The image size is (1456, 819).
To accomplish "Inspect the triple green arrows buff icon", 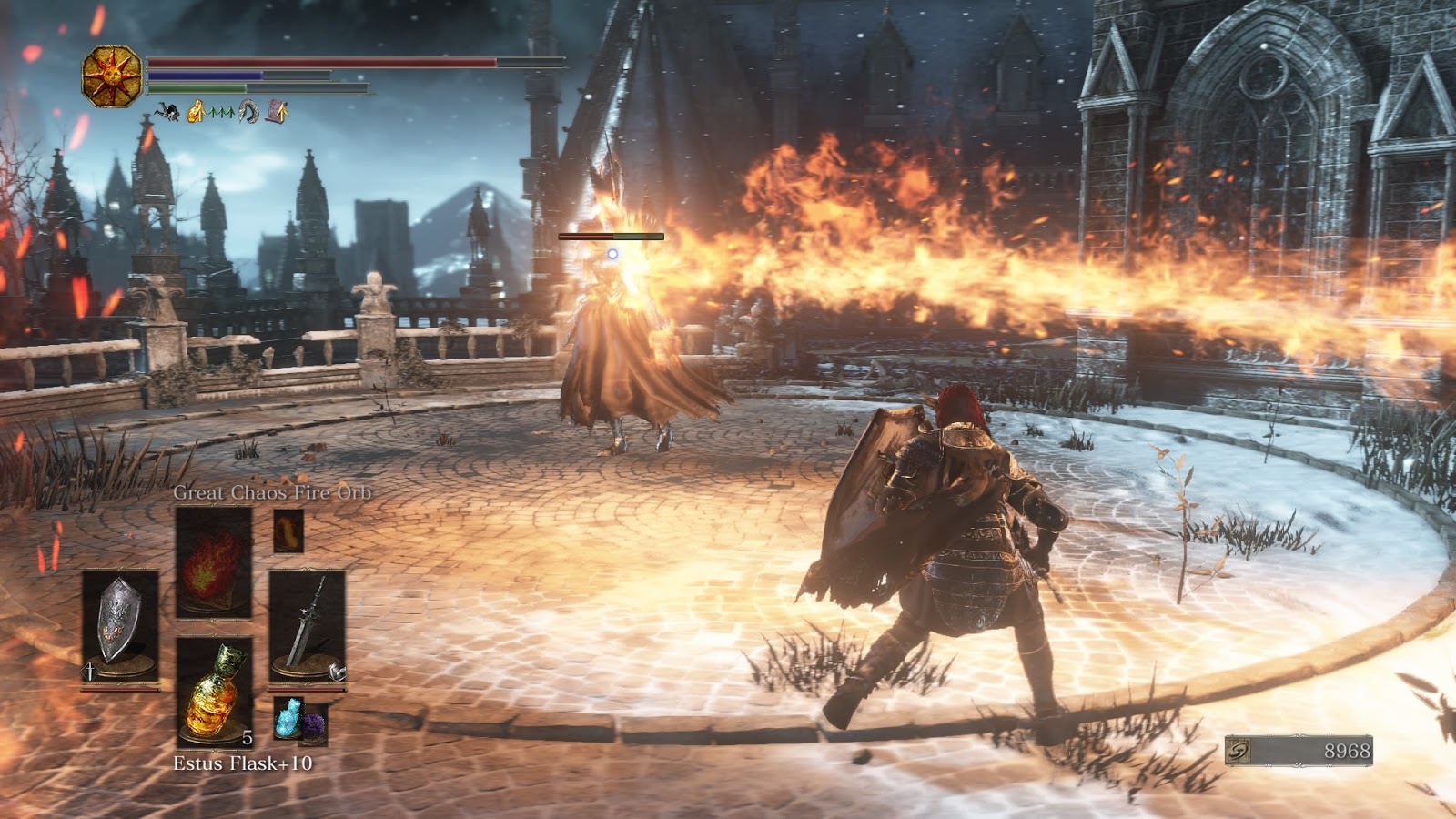I will (x=221, y=114).
